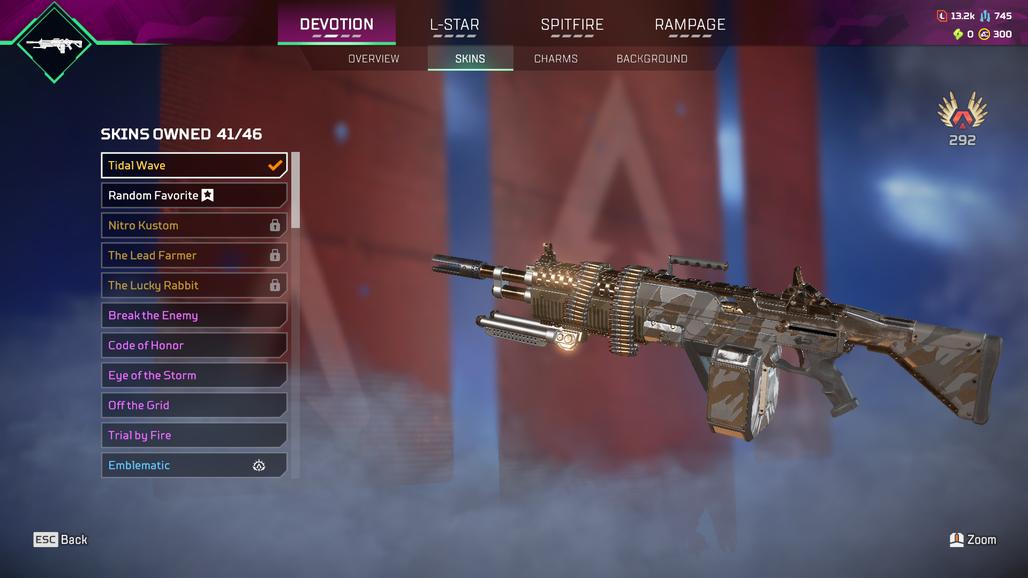This screenshot has height=578, width=1028.
Task: Choose the Trial by Fire skin
Action: coord(194,435)
